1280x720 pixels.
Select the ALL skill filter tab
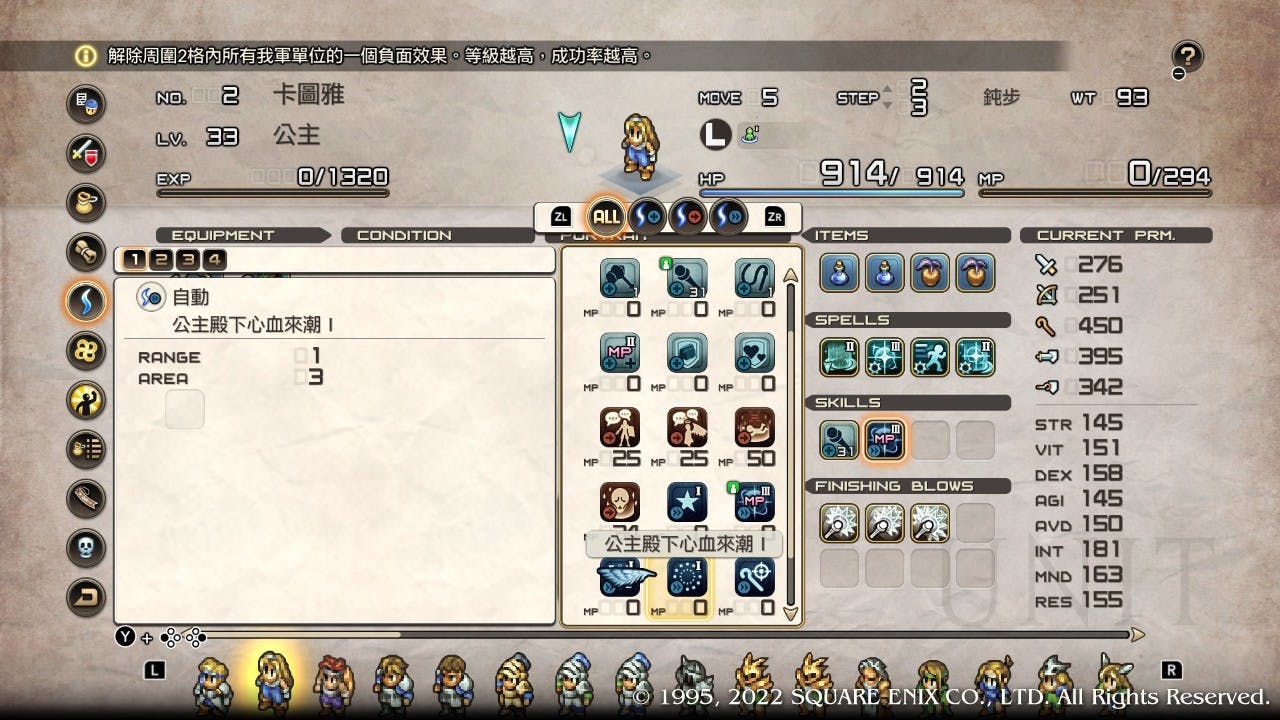point(606,215)
